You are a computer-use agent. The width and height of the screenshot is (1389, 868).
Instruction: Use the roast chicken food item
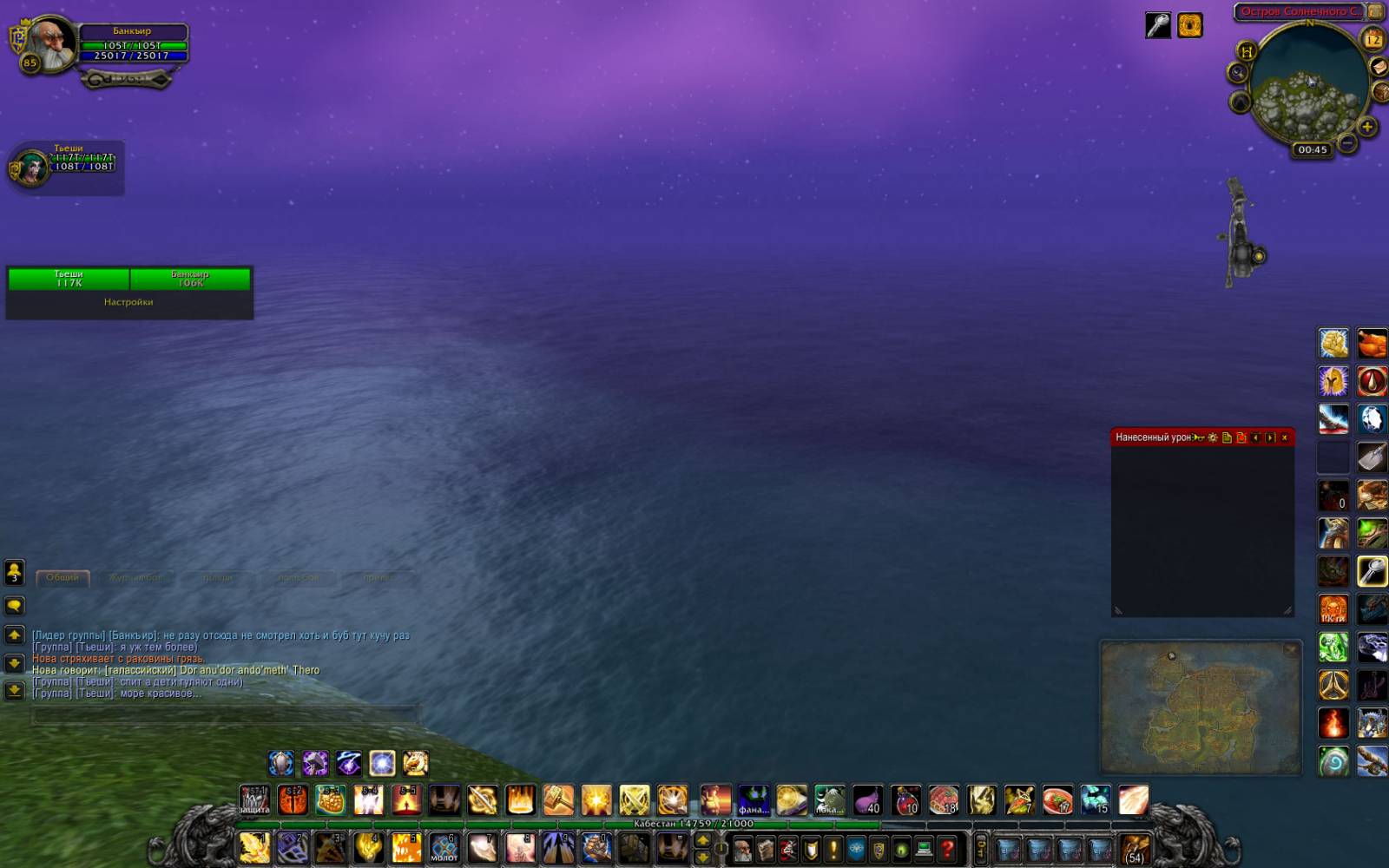(1372, 343)
